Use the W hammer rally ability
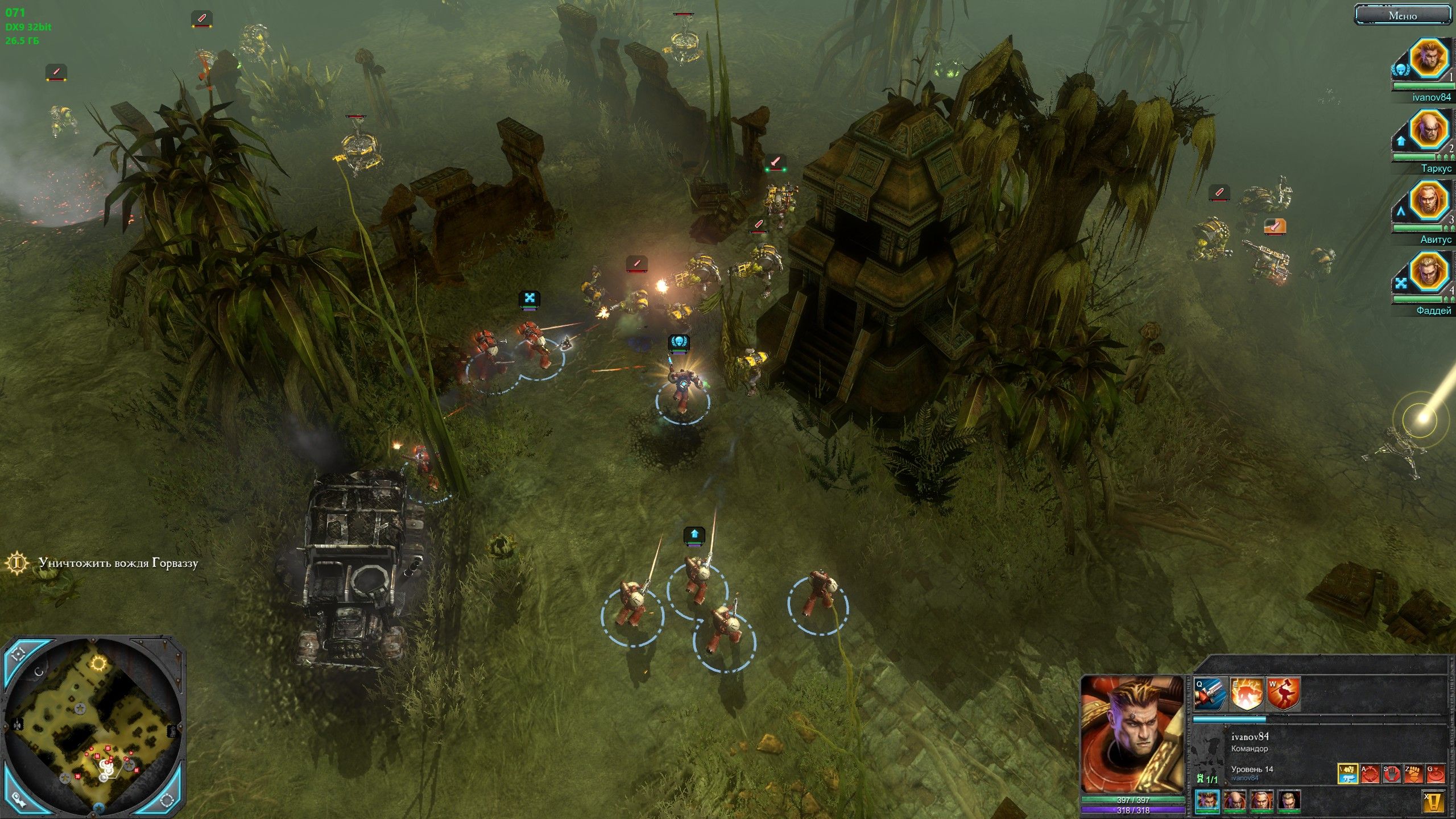 click(1284, 693)
